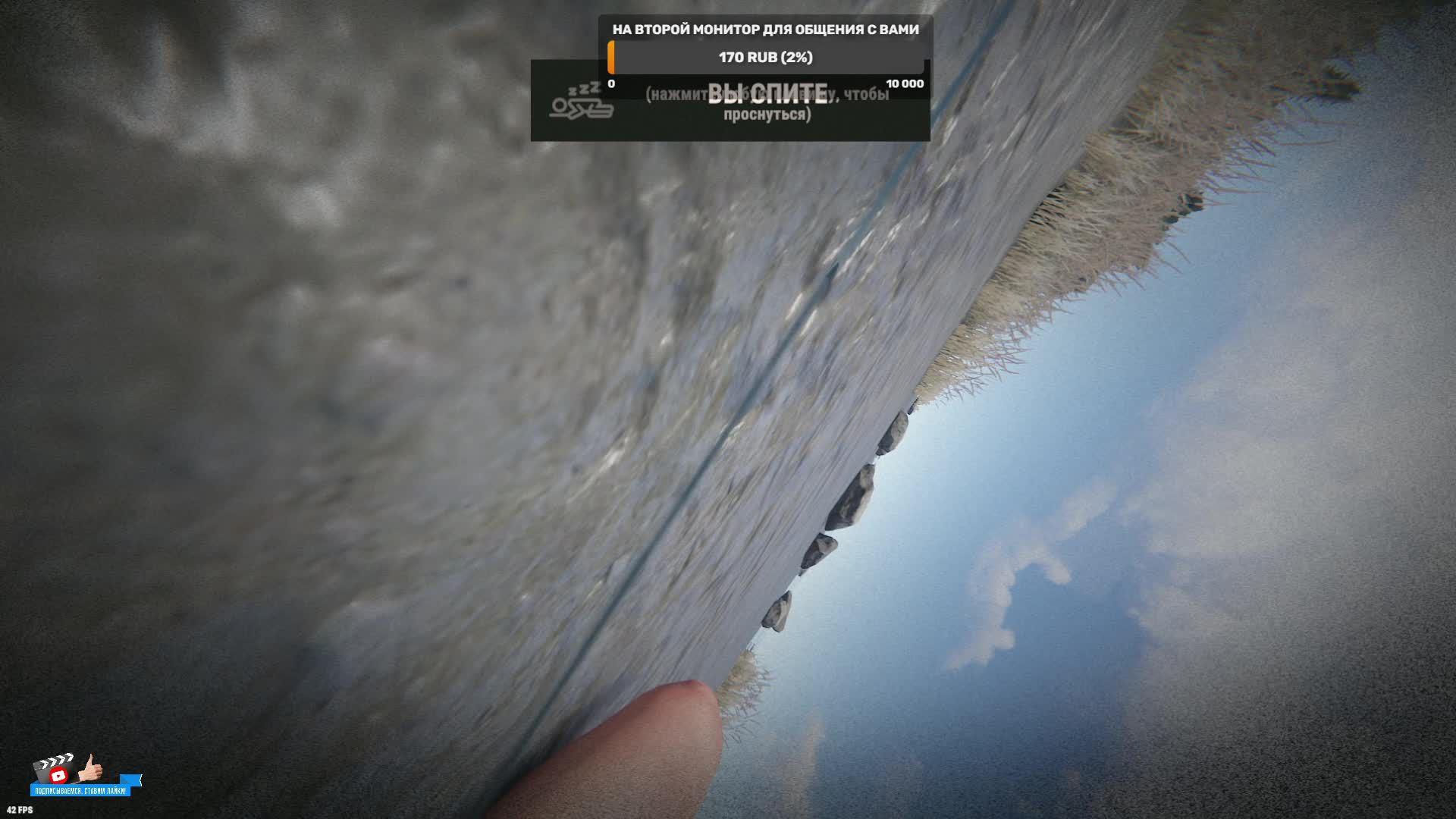Image resolution: width=1456 pixels, height=819 pixels.
Task: Select the 170 RUB donation goal bar
Action: (766, 58)
